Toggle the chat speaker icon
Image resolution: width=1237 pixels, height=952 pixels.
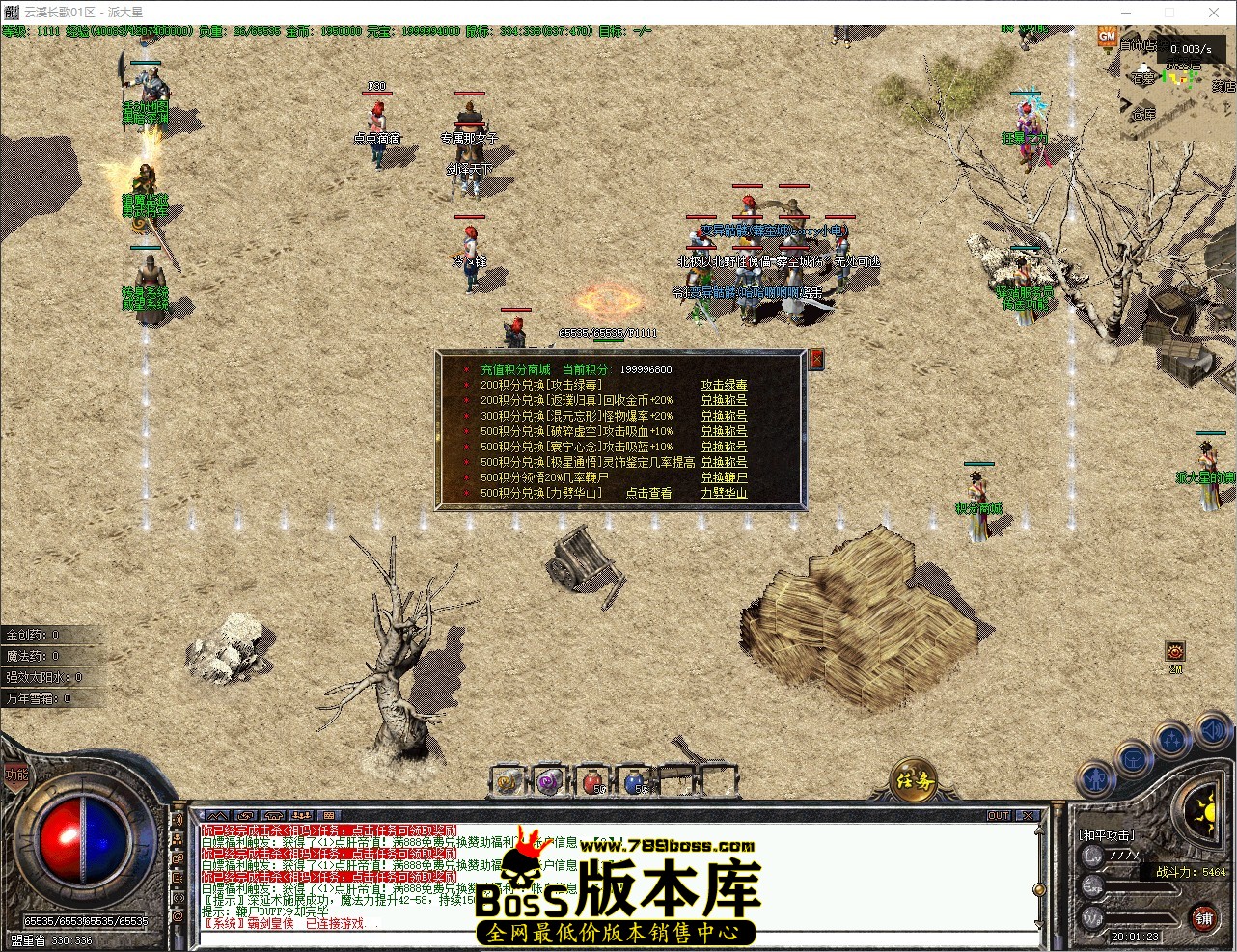pos(1211,731)
